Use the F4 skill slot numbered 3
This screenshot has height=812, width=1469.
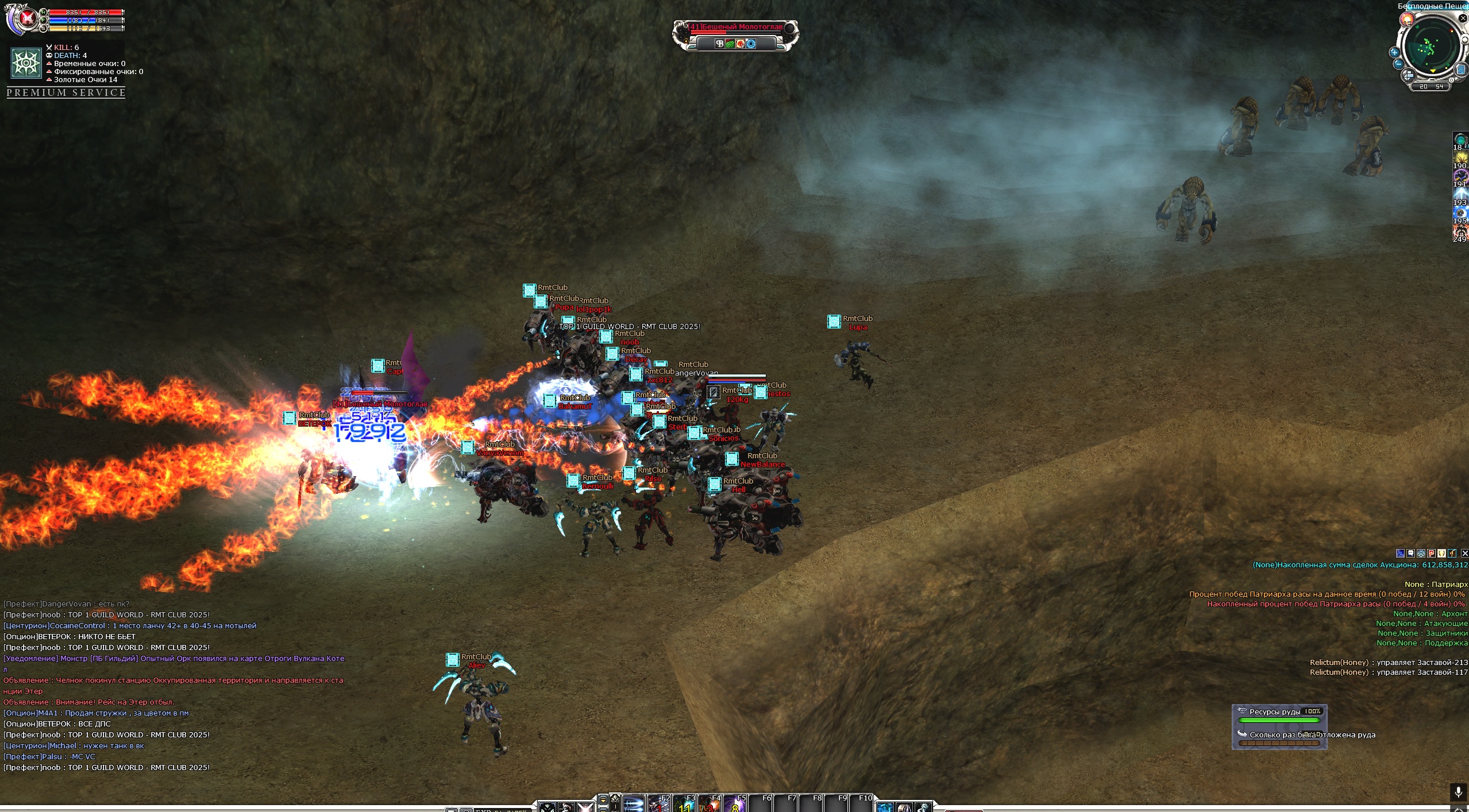tap(710, 805)
